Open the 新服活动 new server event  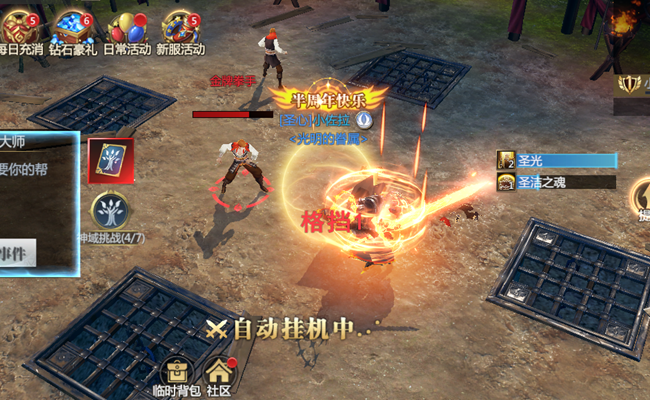180,27
